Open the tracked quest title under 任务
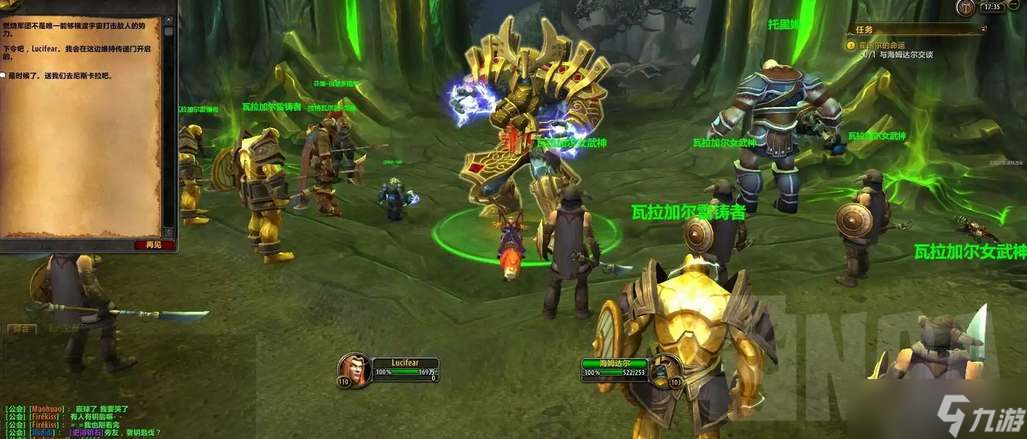1027x439 pixels. tap(884, 45)
